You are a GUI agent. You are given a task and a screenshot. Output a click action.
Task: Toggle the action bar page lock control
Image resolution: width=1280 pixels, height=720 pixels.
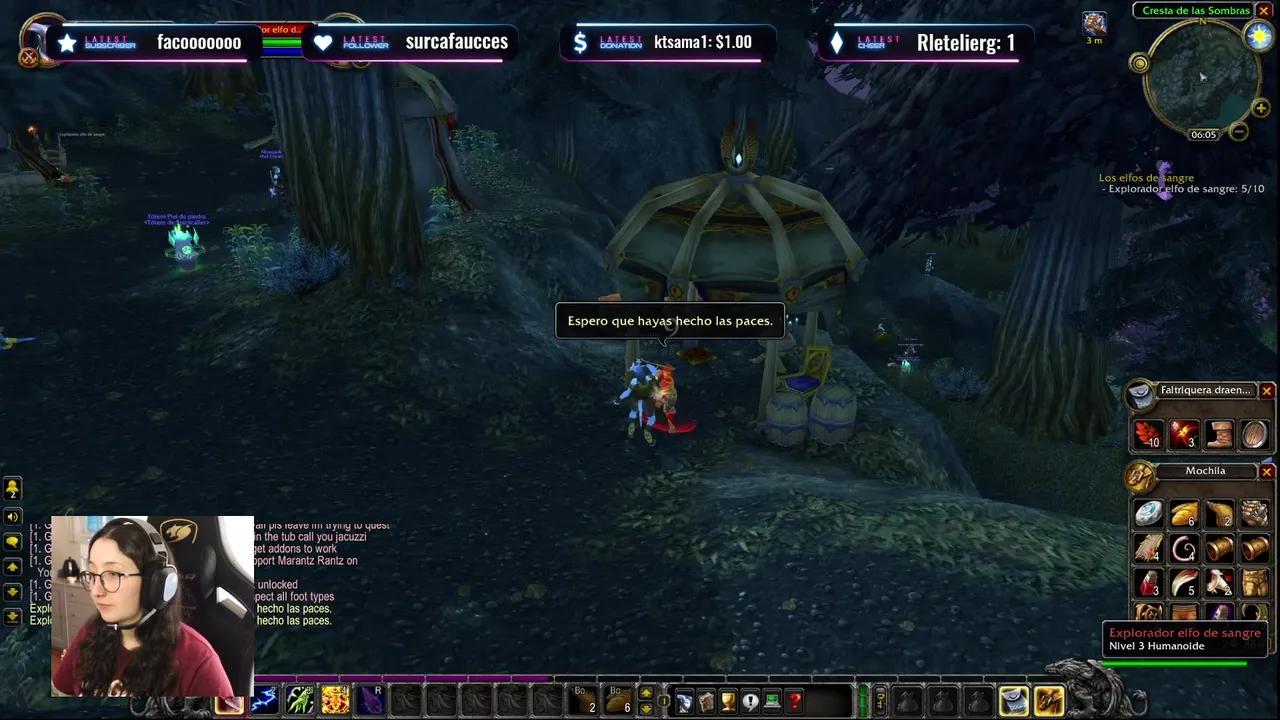point(663,701)
